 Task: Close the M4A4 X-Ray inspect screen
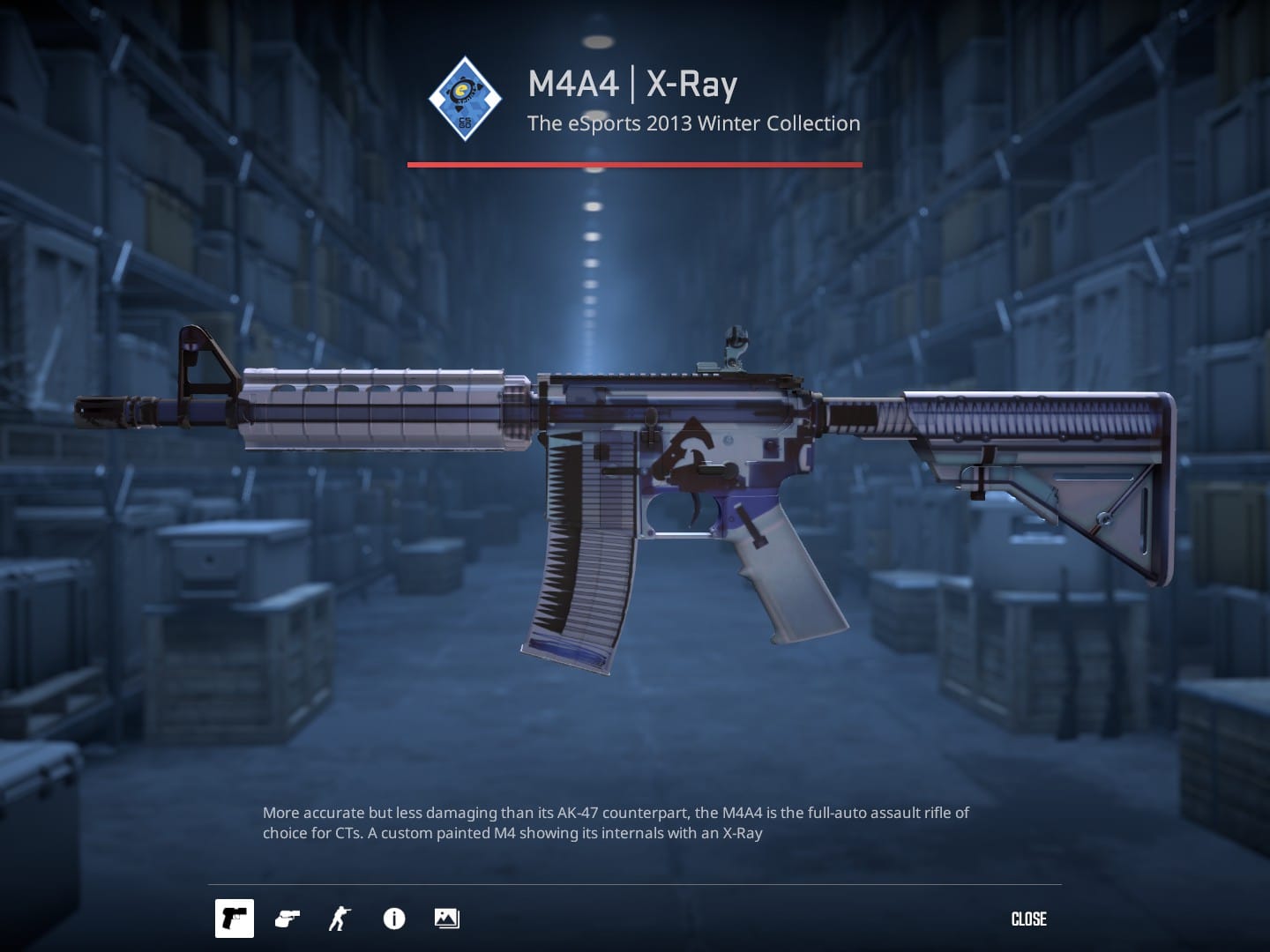[x=1028, y=919]
